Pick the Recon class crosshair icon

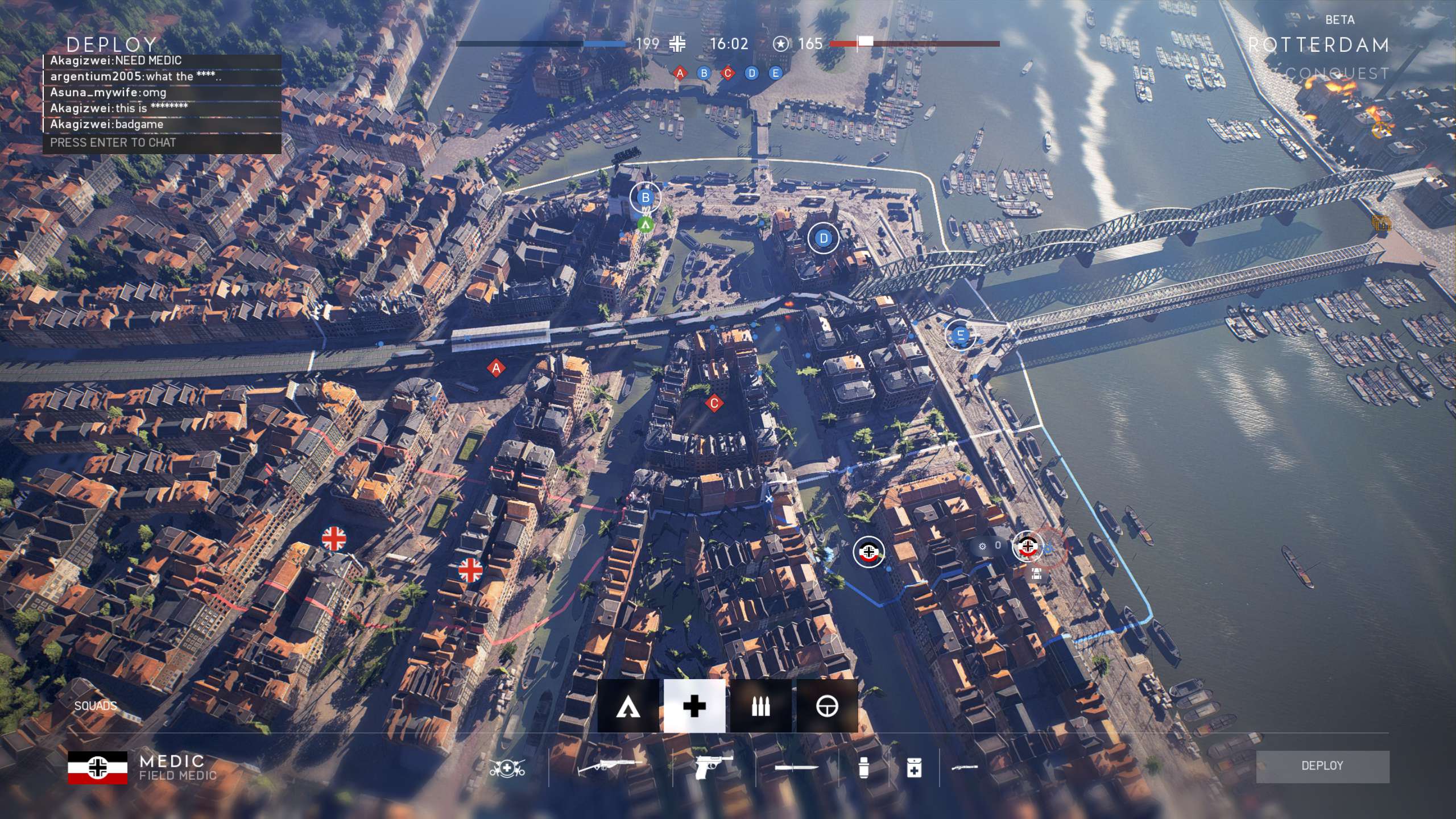826,707
